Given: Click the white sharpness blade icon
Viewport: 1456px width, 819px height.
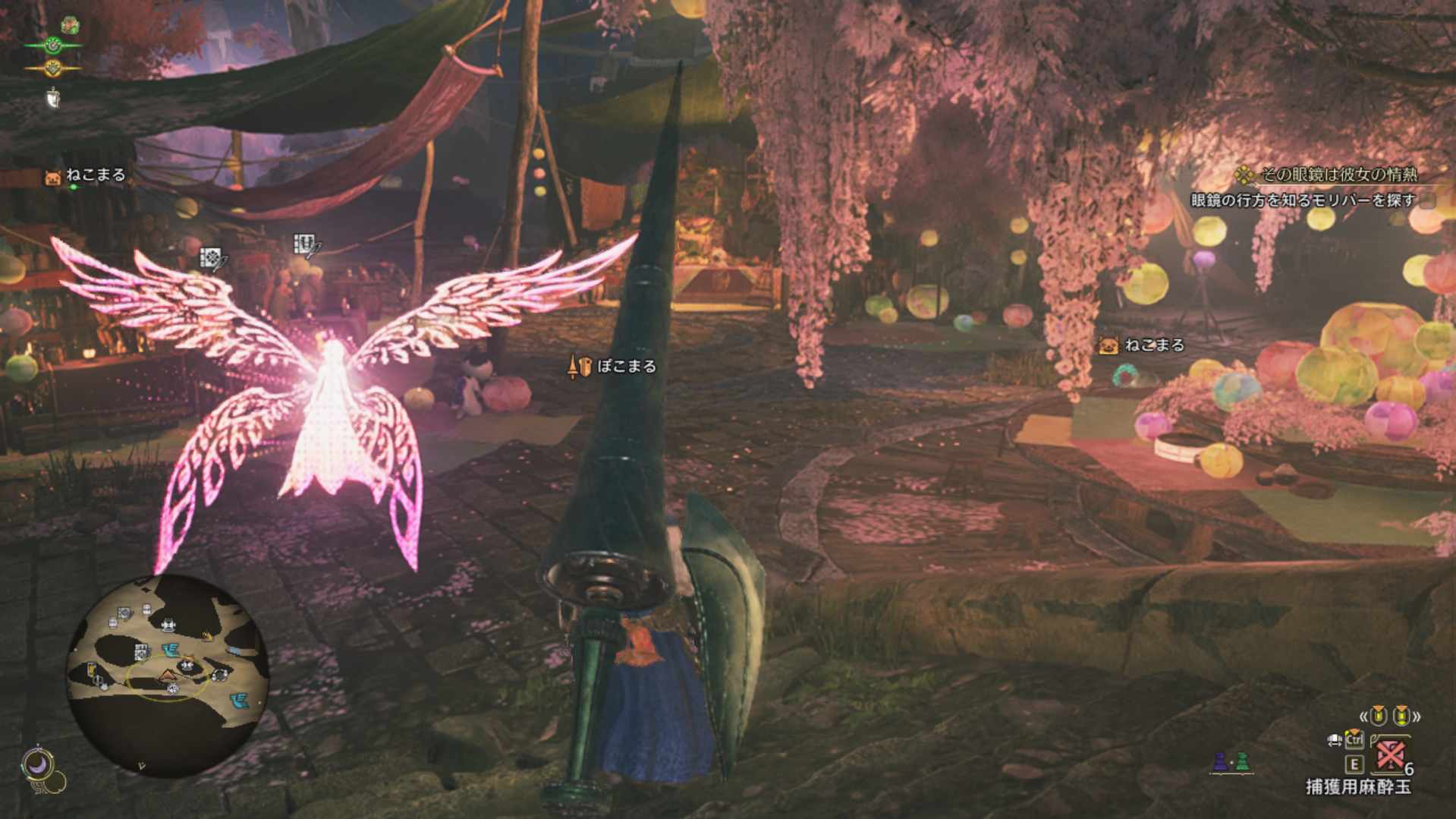Looking at the screenshot, I should [x=52, y=98].
